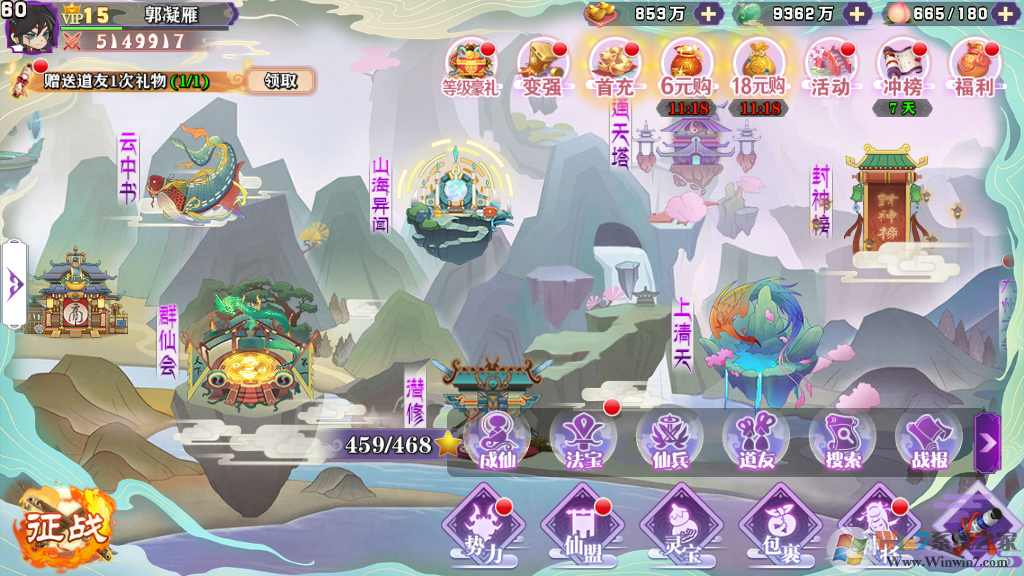The height and width of the screenshot is (576, 1024).
Task: Open the 道友 companions menu
Action: coord(756,441)
